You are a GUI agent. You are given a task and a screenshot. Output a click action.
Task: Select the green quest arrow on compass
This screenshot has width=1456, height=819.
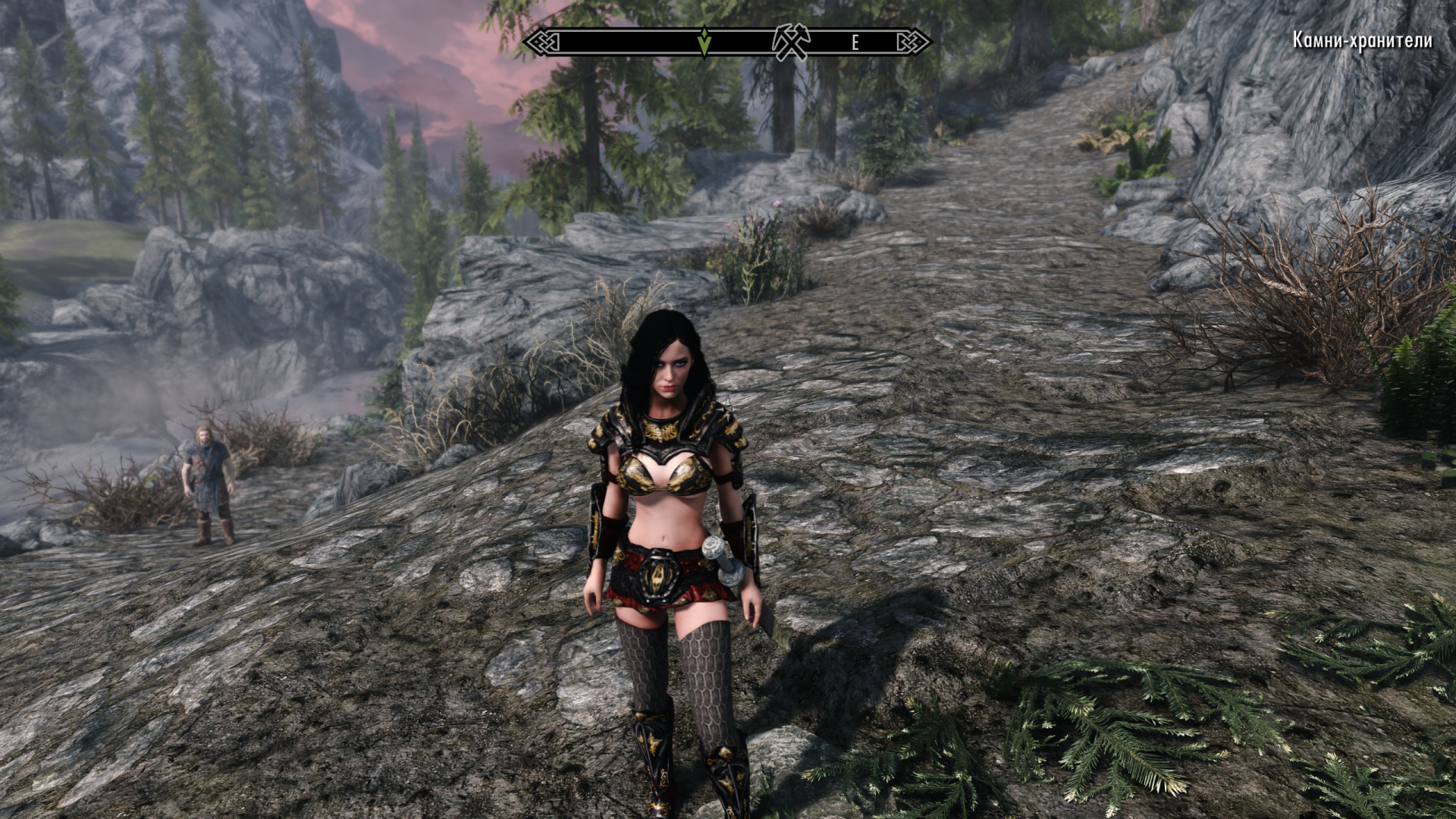click(x=704, y=42)
